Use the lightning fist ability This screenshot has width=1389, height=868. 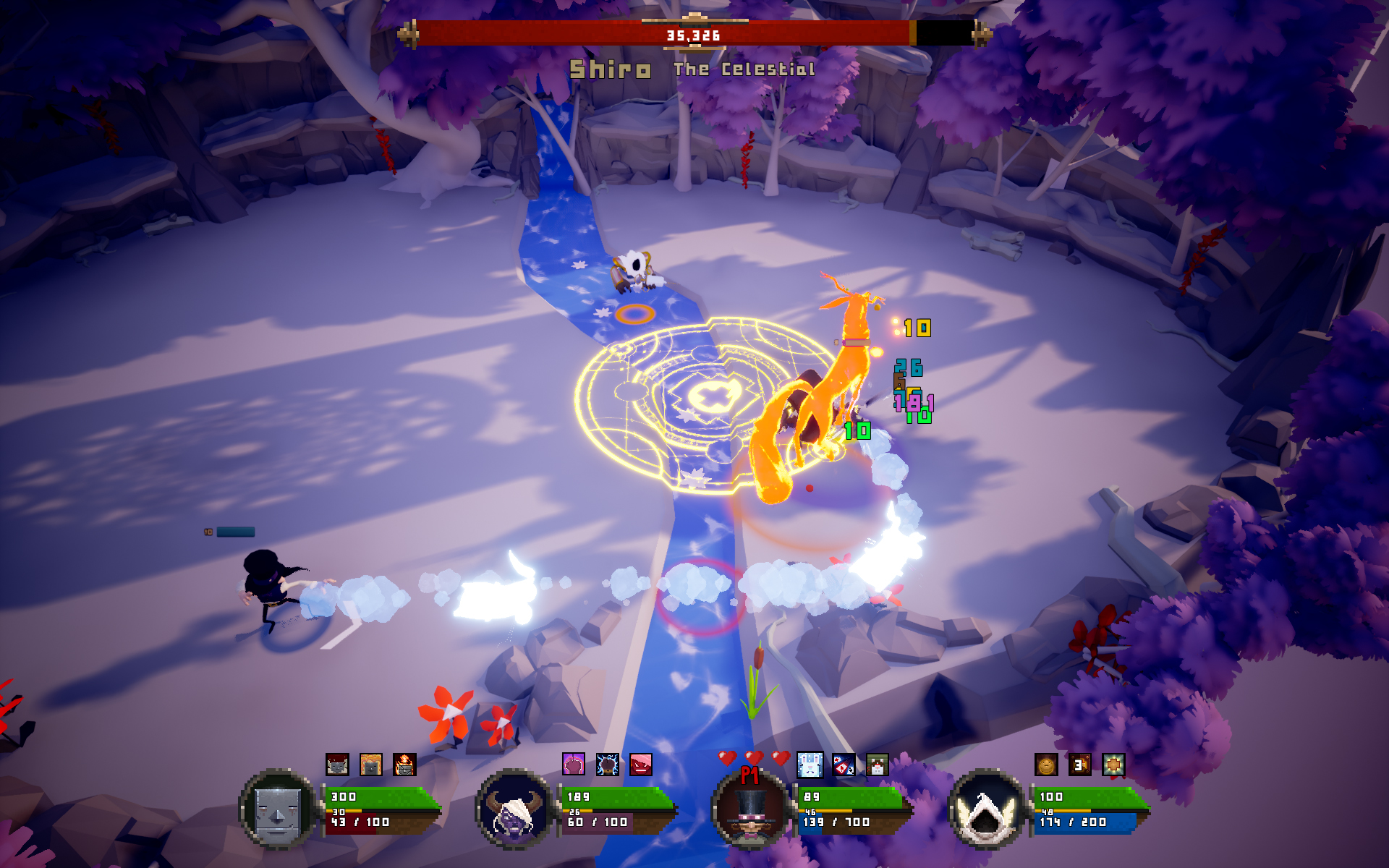pyautogui.click(x=607, y=764)
